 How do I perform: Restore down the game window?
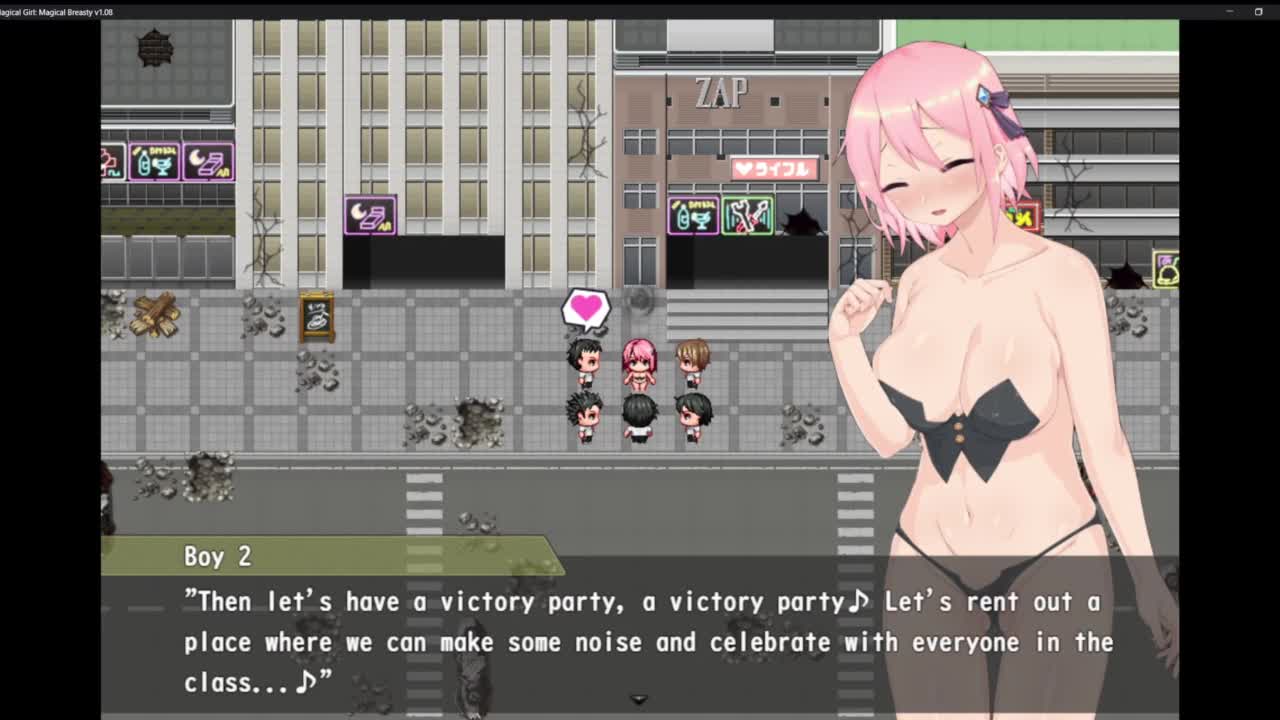[x=1258, y=12]
